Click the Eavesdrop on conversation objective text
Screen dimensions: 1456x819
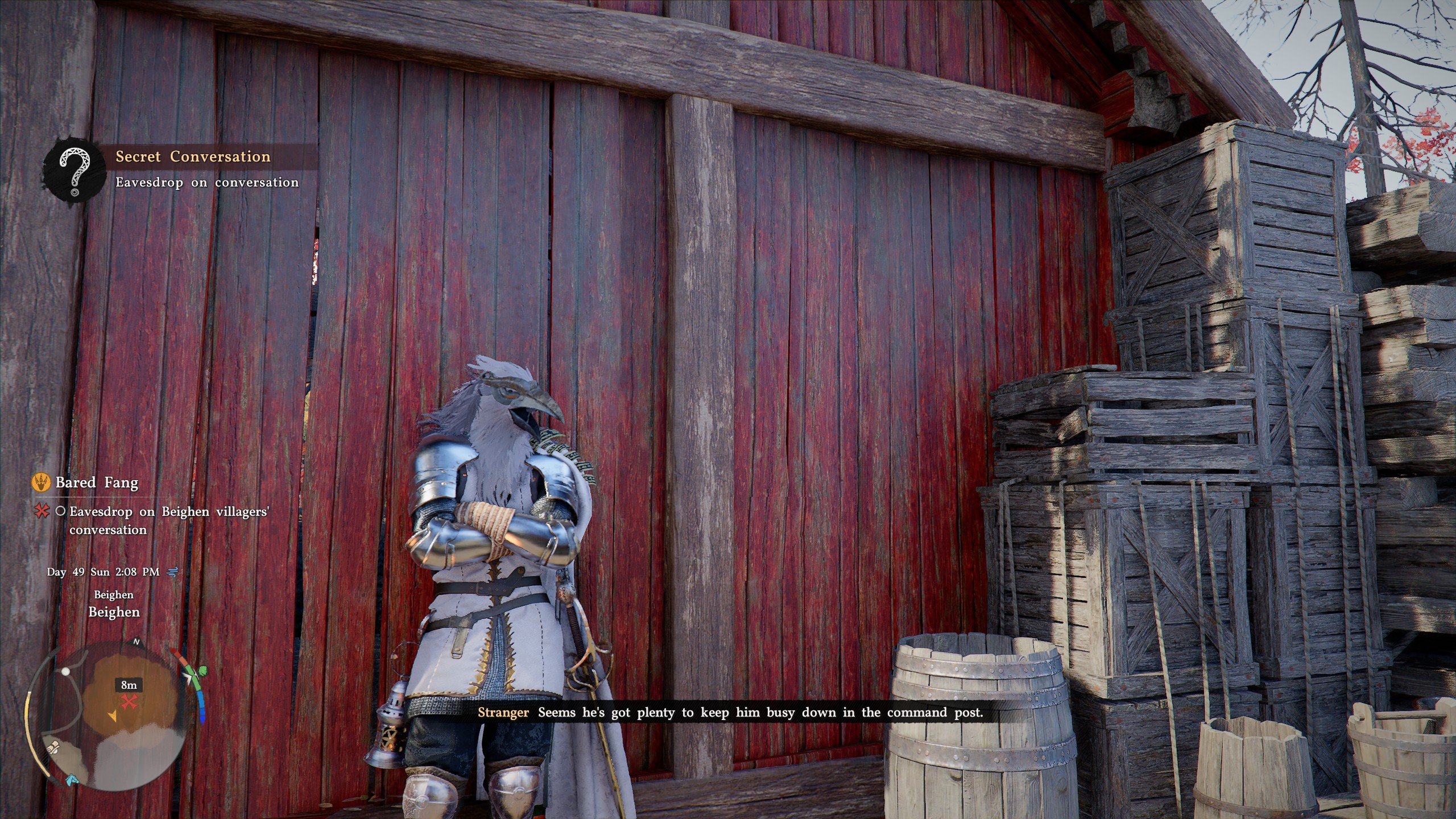[x=206, y=183]
